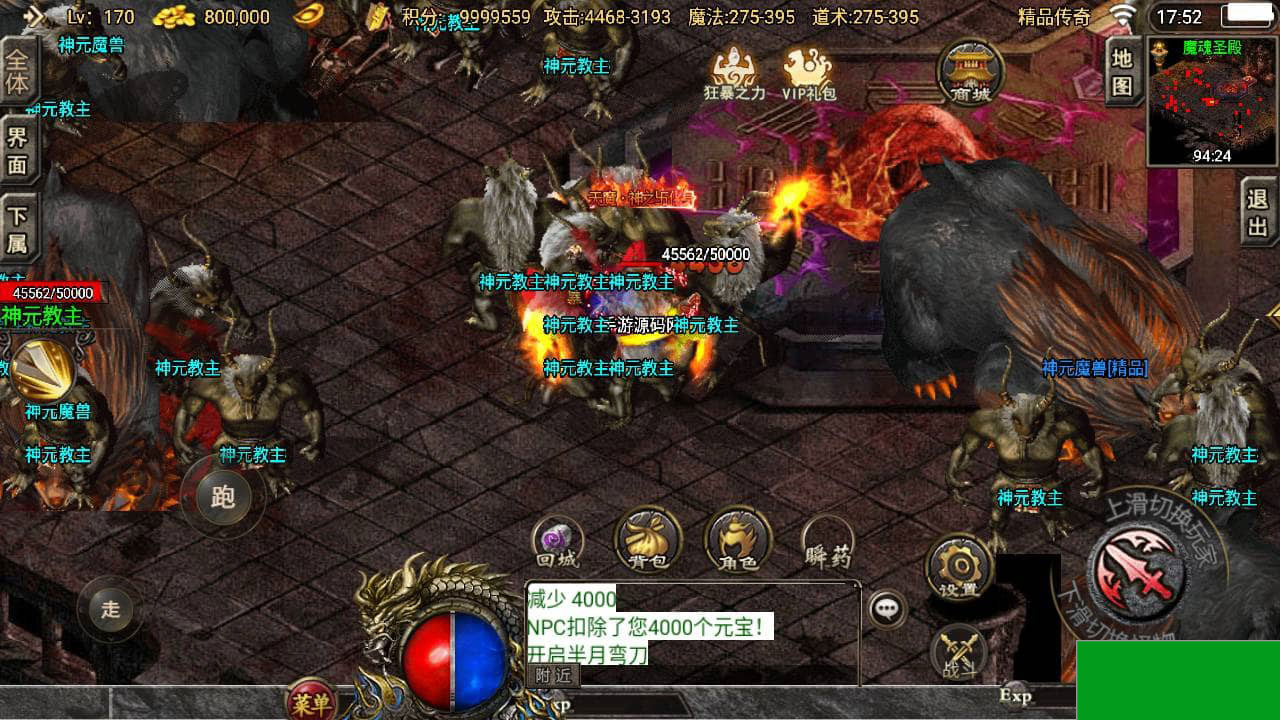Toggle 跑 run mode
The image size is (1280, 720).
pyautogui.click(x=222, y=496)
